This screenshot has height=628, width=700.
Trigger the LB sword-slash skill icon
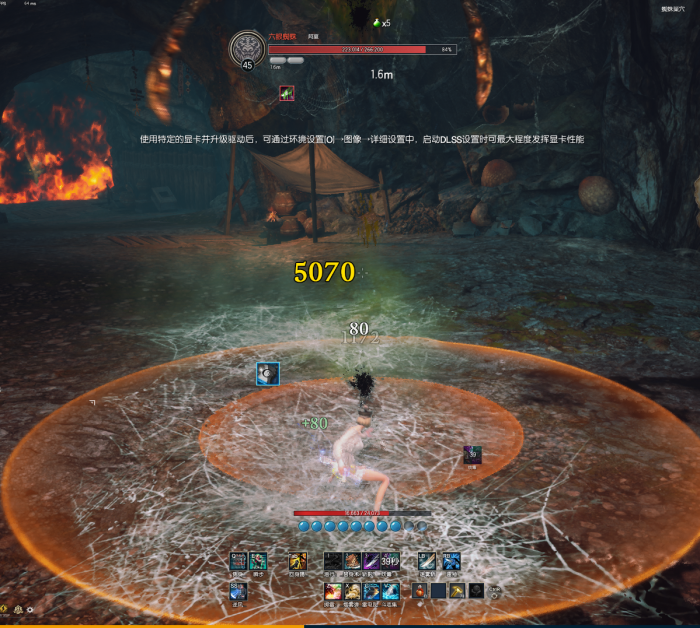pos(427,561)
